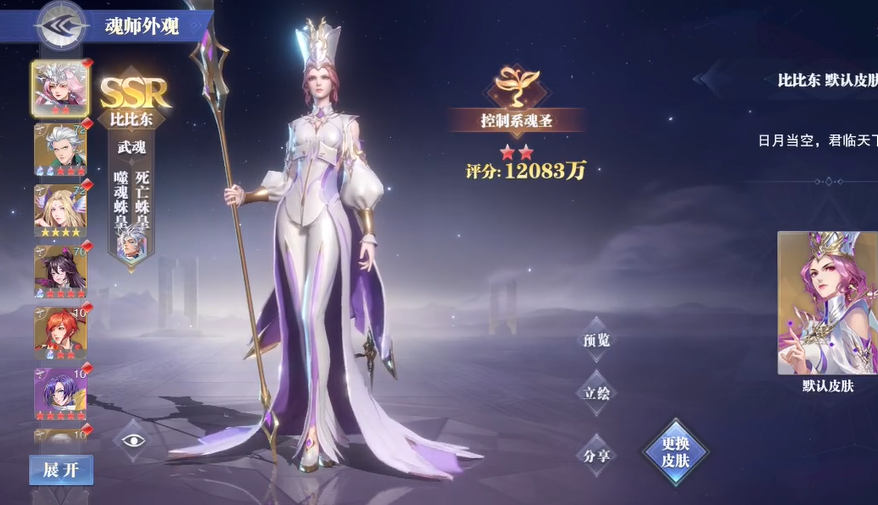Image resolution: width=878 pixels, height=505 pixels.
Task: Go back using the winged arrow button
Action: click(x=59, y=25)
